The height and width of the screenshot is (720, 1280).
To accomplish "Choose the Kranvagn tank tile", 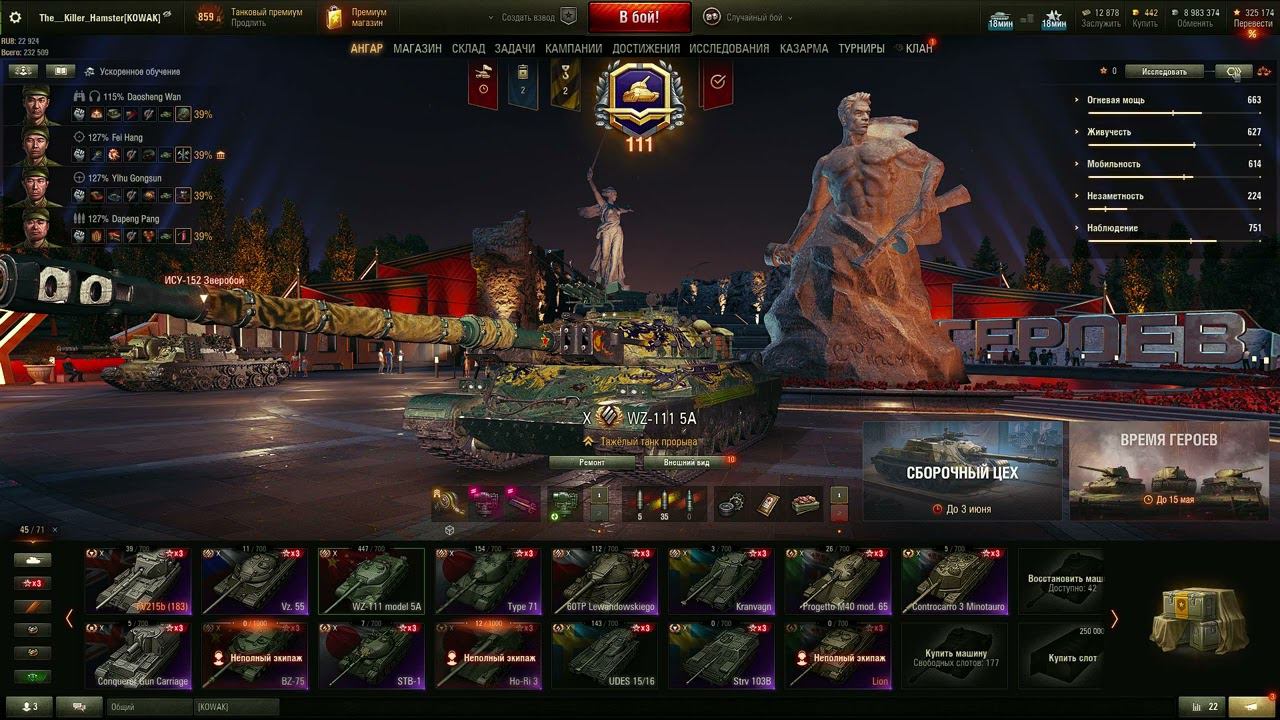I will coord(720,581).
